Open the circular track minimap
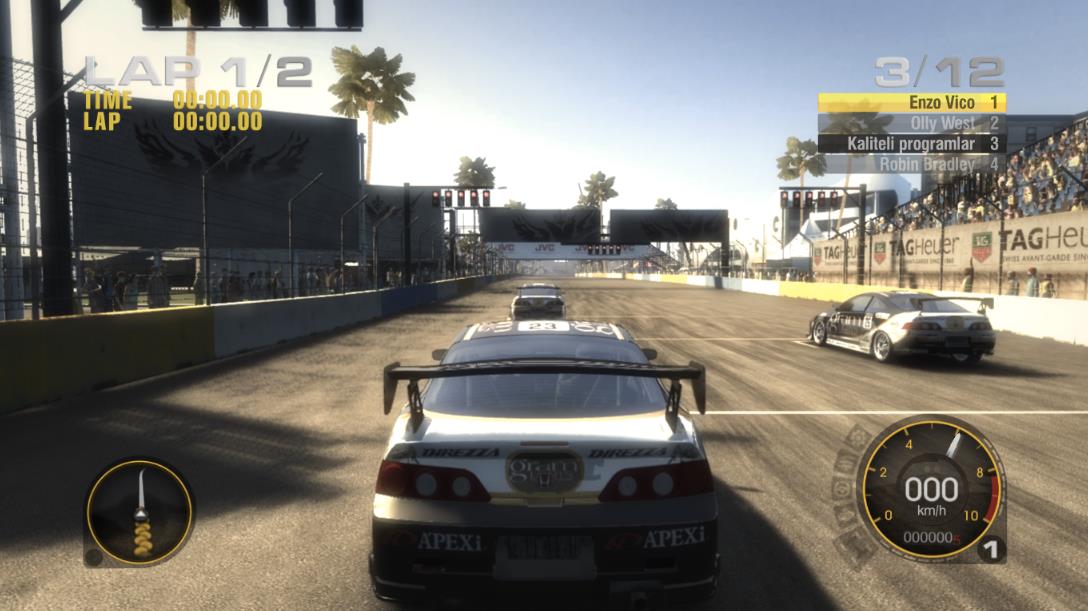The height and width of the screenshot is (611, 1088). [139, 512]
